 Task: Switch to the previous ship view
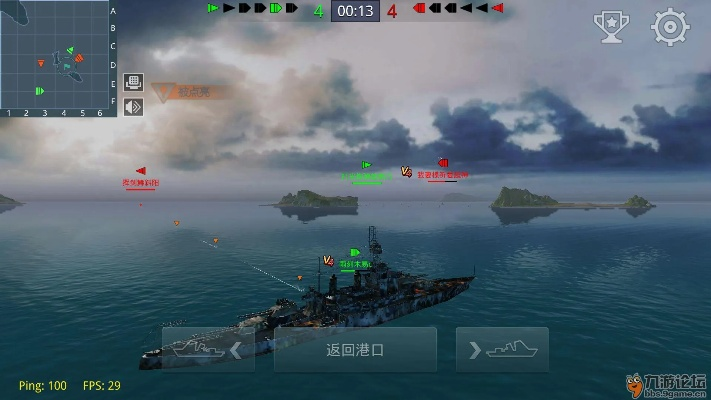click(208, 350)
